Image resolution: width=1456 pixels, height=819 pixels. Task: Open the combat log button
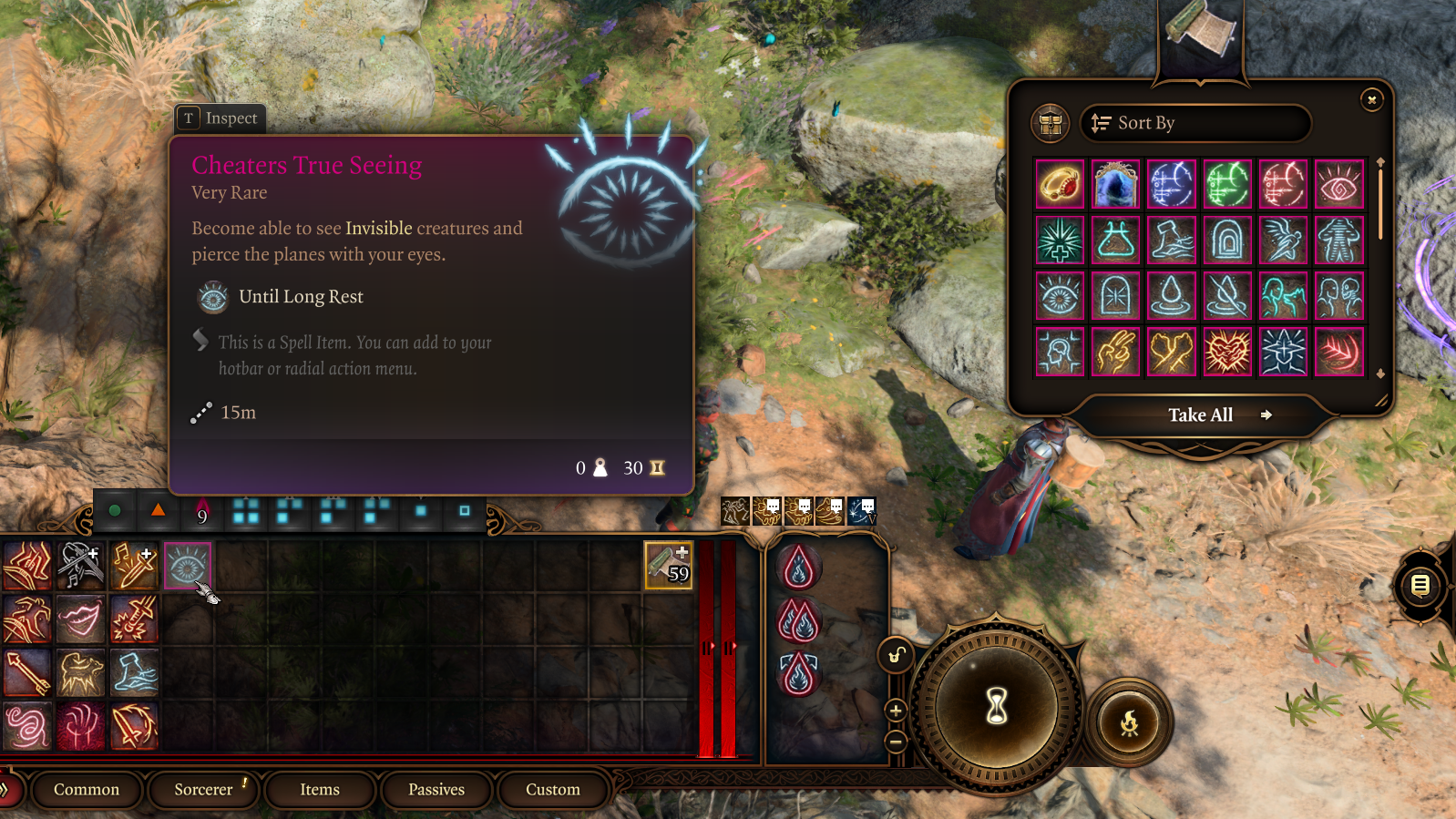(x=1420, y=586)
